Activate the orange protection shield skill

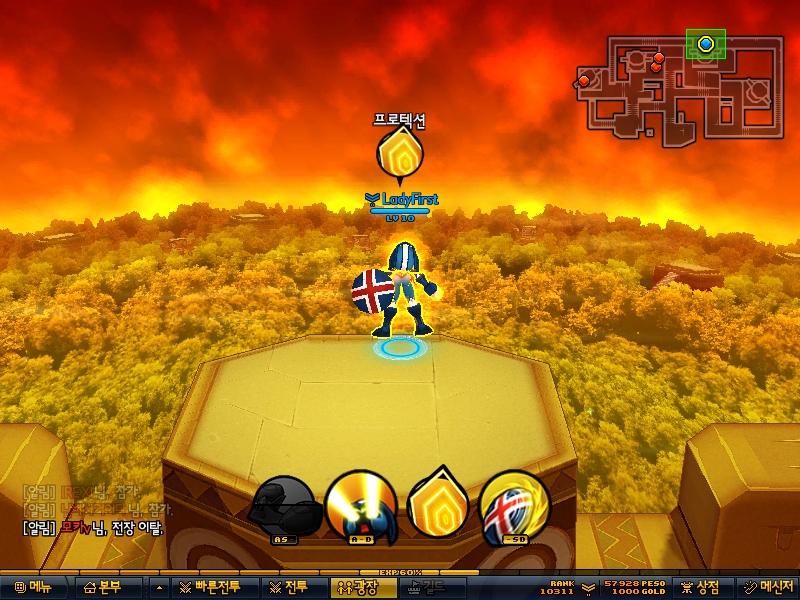[436, 503]
